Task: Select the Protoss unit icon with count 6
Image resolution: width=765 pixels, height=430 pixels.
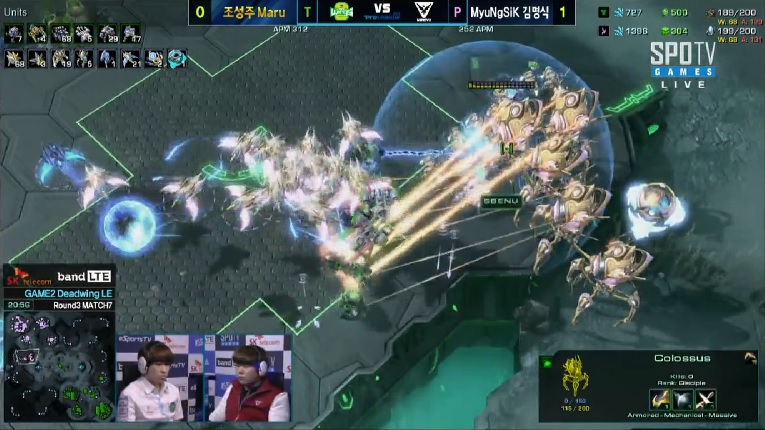Action: click(x=84, y=59)
